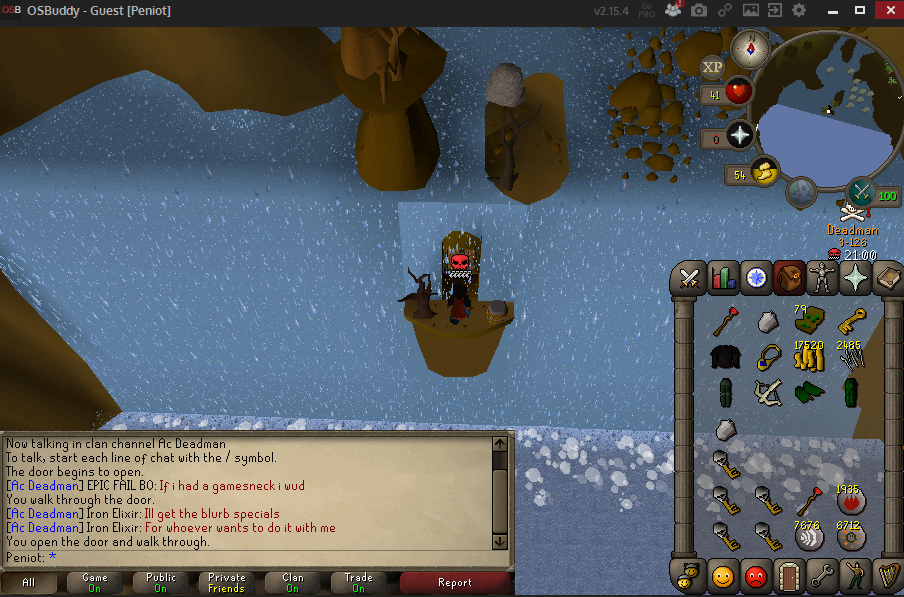Switch to the Skills stats tab
This screenshot has width=904, height=597.
click(723, 278)
